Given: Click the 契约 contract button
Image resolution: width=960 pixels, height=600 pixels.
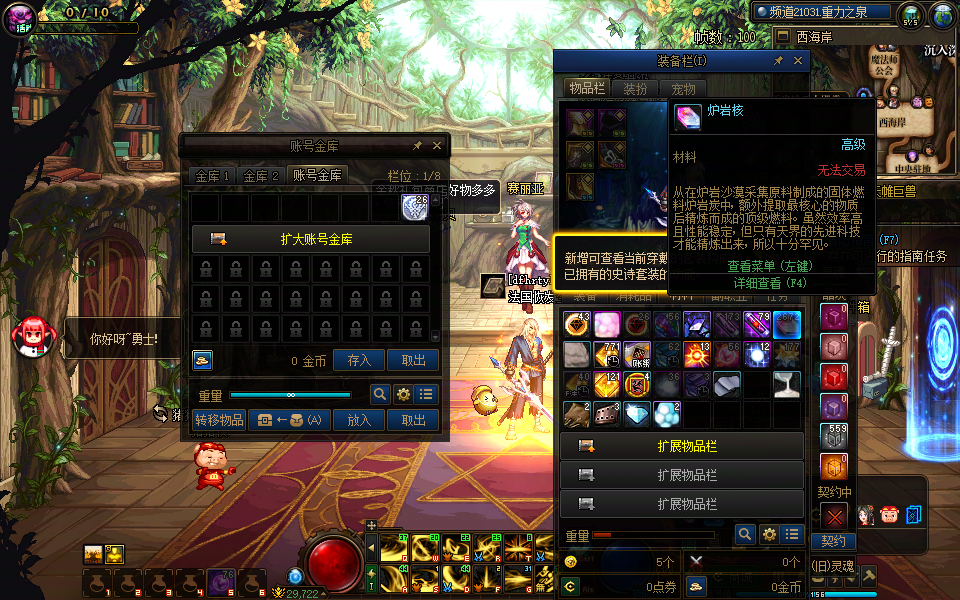Looking at the screenshot, I should pyautogui.click(x=833, y=541).
